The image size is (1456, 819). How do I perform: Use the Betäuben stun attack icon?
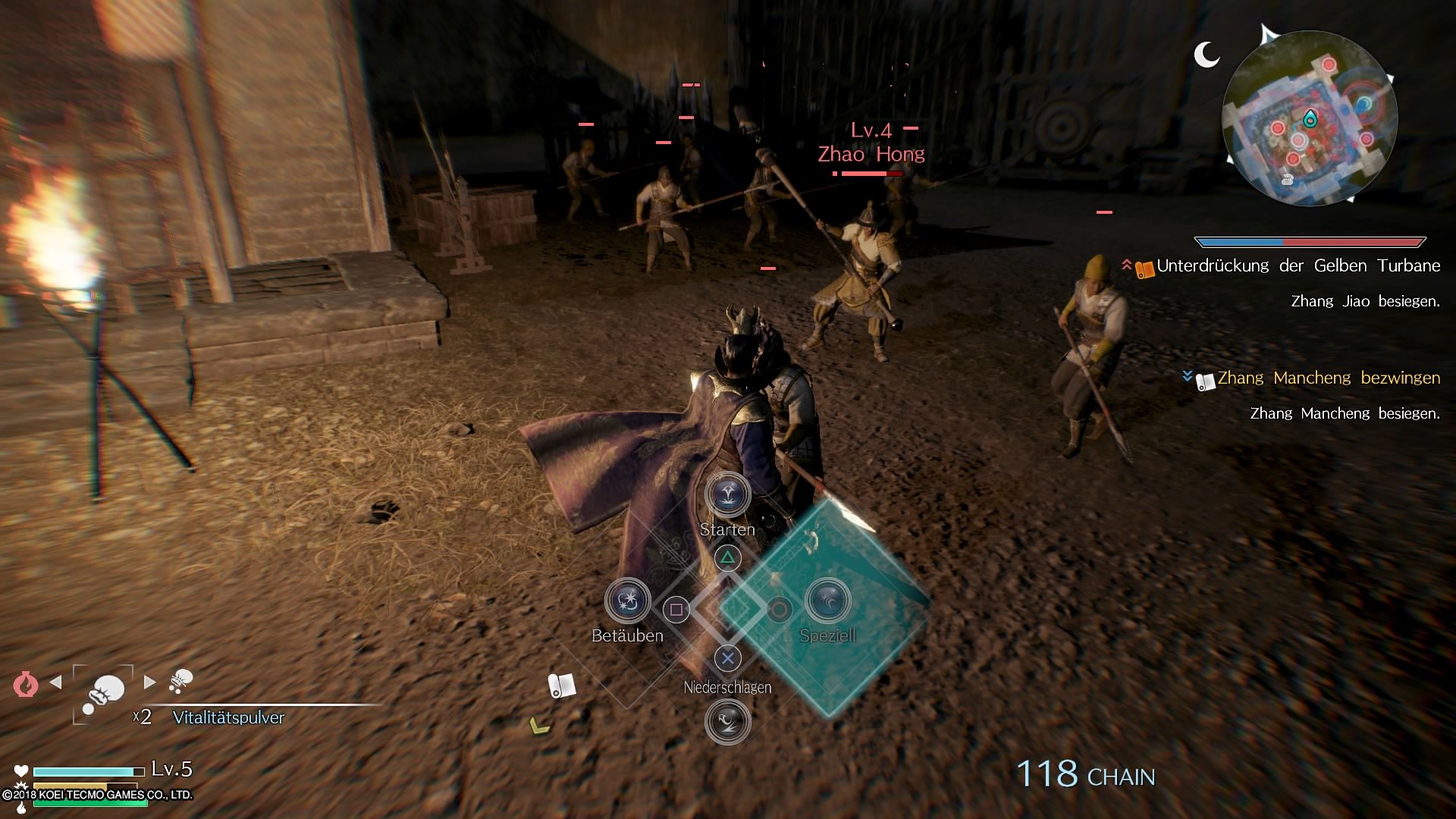click(x=628, y=601)
